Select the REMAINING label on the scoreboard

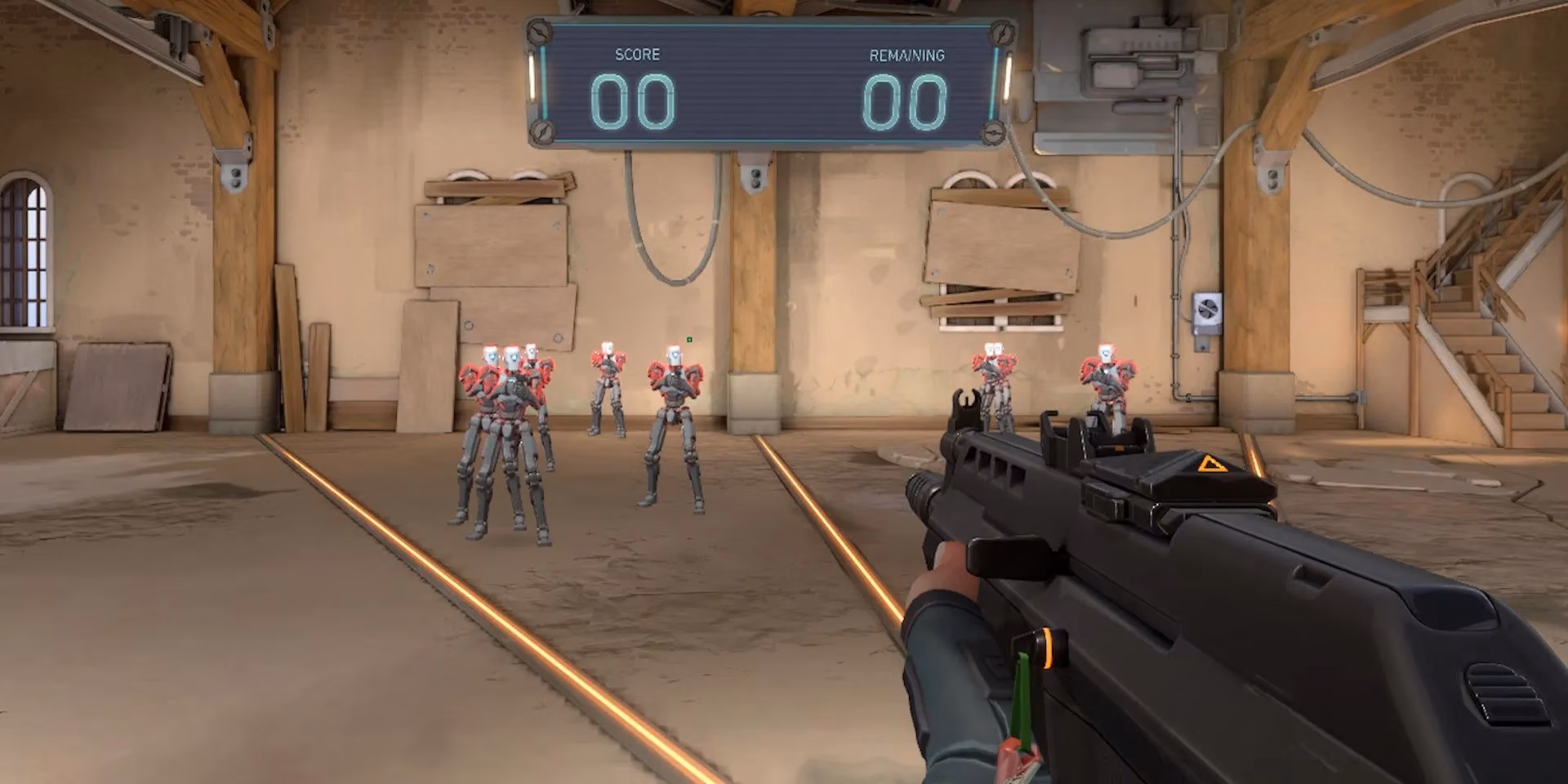click(906, 56)
